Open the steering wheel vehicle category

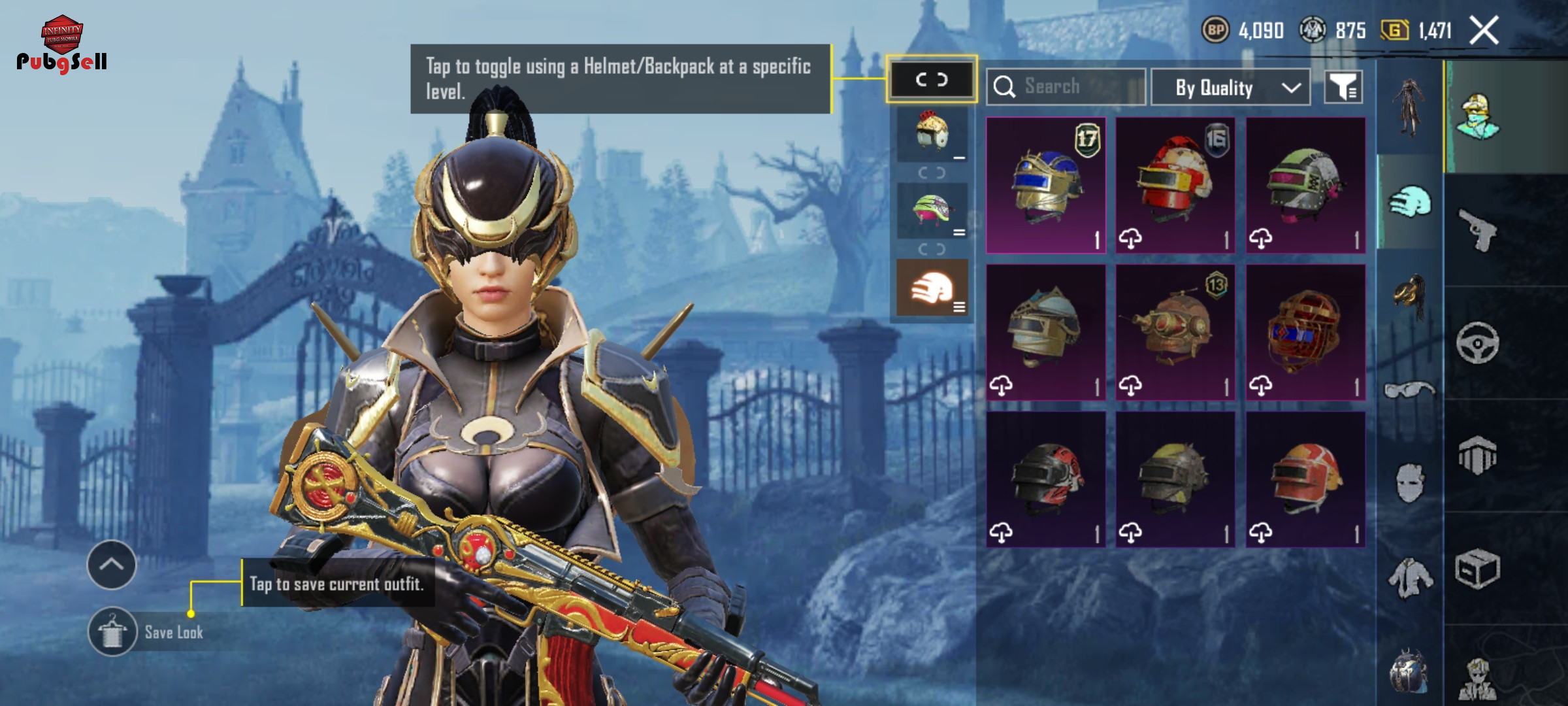point(1478,343)
